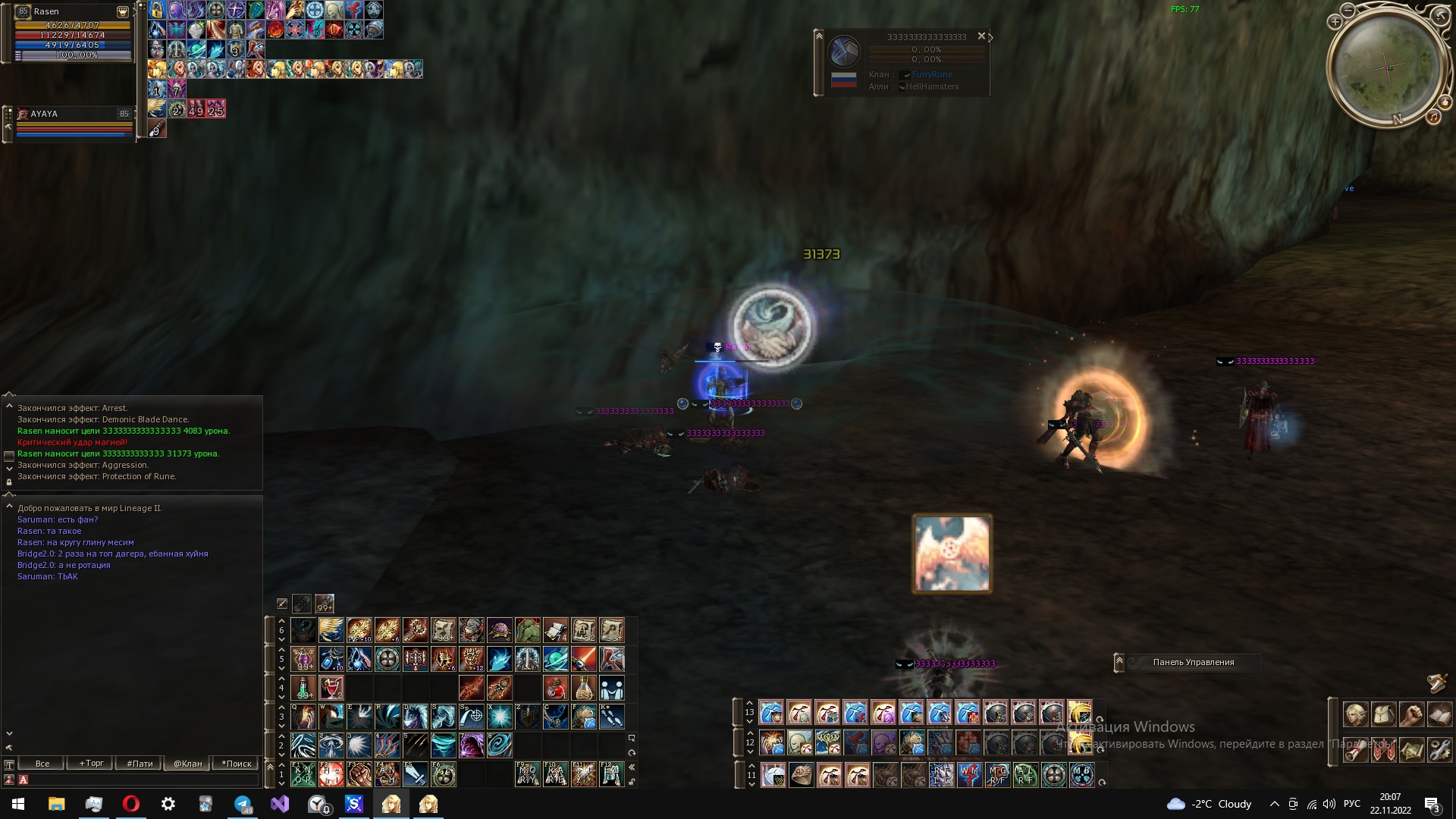The height and width of the screenshot is (819, 1456).
Task: Zoom in the minimap with plus button
Action: [x=1335, y=22]
